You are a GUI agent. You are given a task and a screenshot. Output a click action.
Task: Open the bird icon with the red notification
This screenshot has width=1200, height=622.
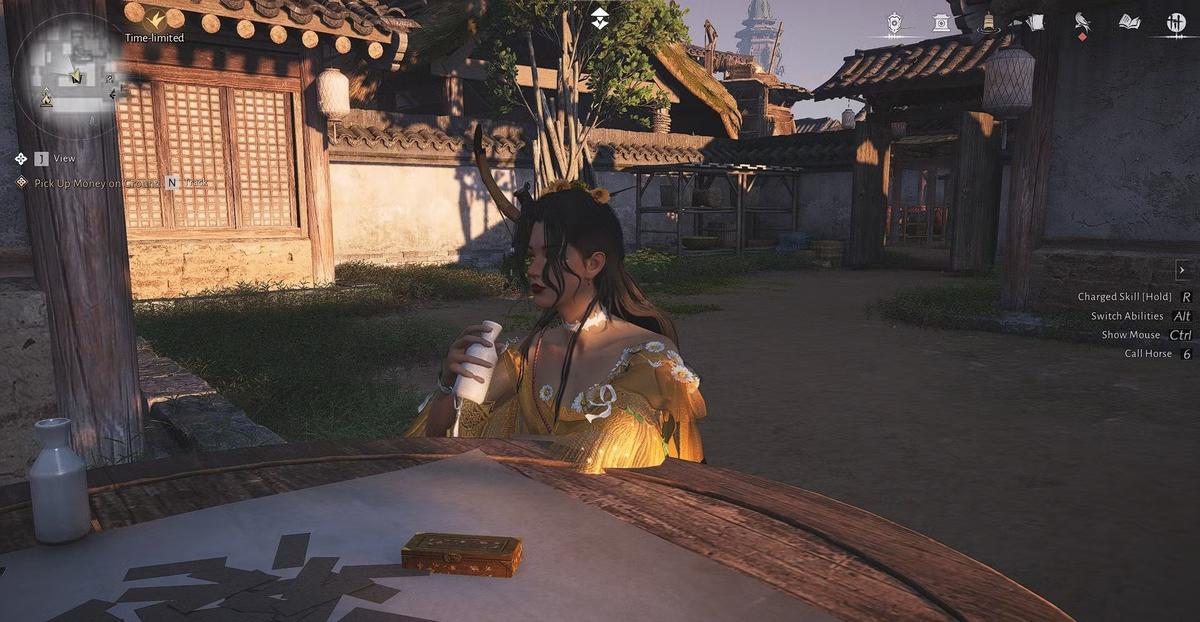[x=1082, y=22]
